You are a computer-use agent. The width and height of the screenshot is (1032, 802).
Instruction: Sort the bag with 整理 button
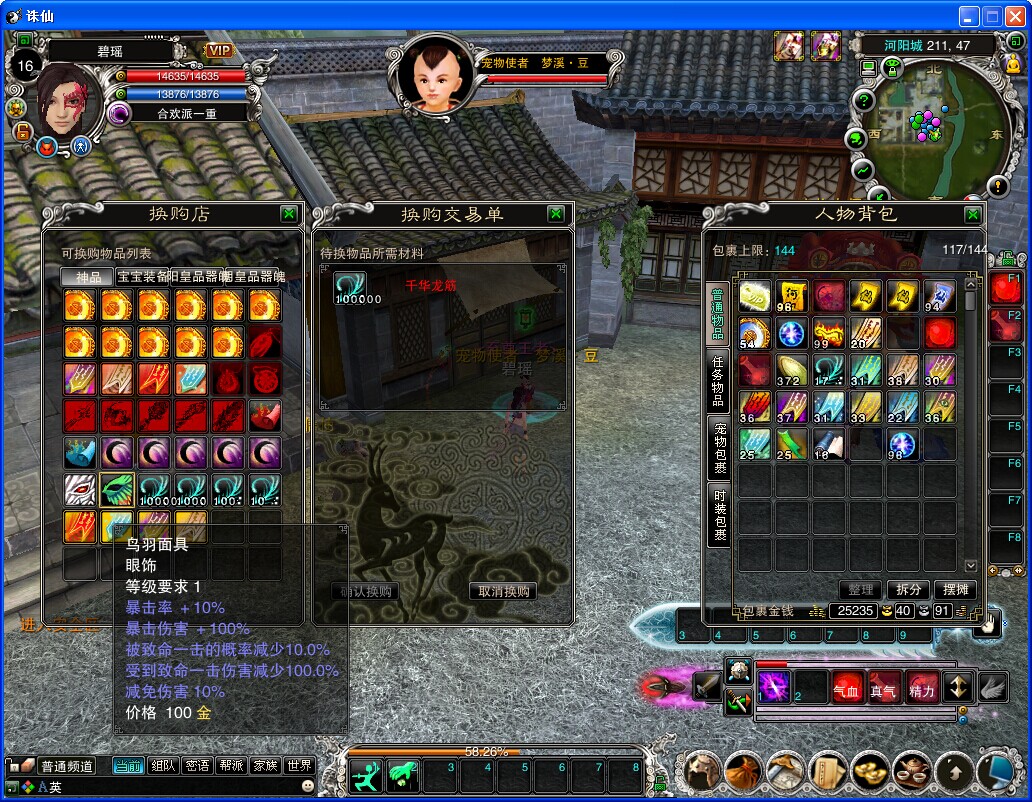point(860,590)
